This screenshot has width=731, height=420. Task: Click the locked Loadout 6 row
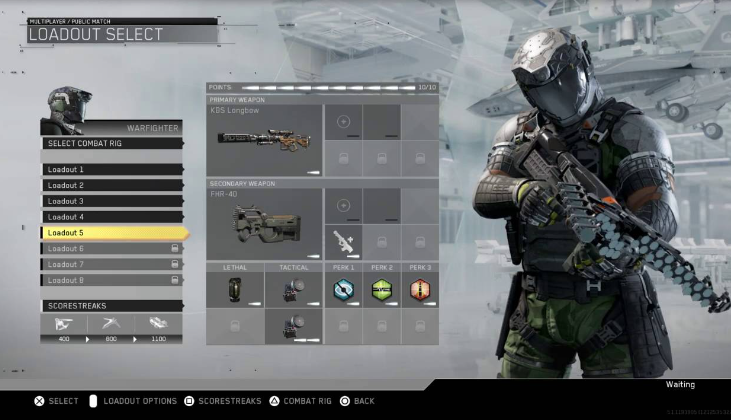[x=111, y=248]
